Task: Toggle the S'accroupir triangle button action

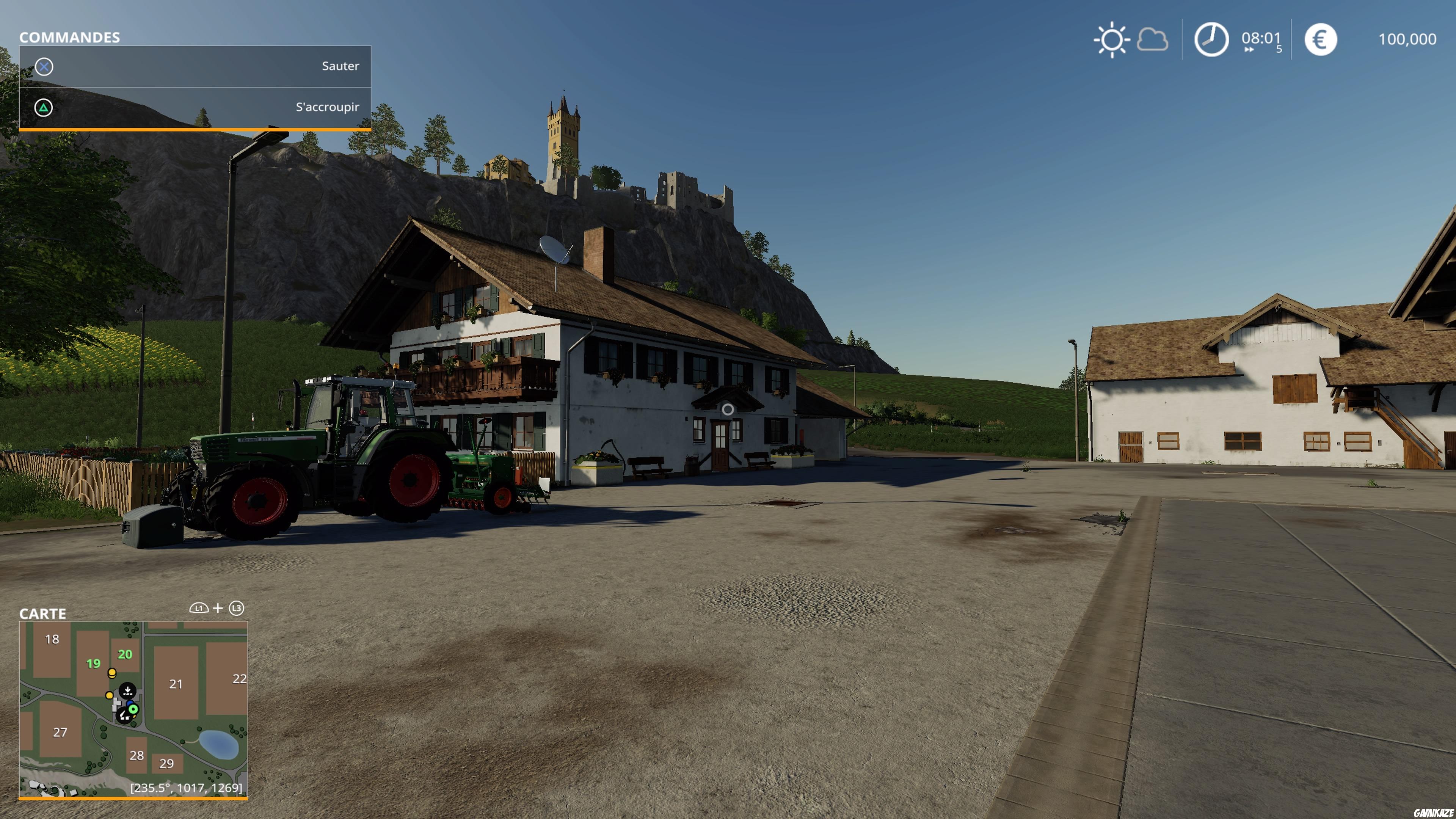Action: (44, 107)
